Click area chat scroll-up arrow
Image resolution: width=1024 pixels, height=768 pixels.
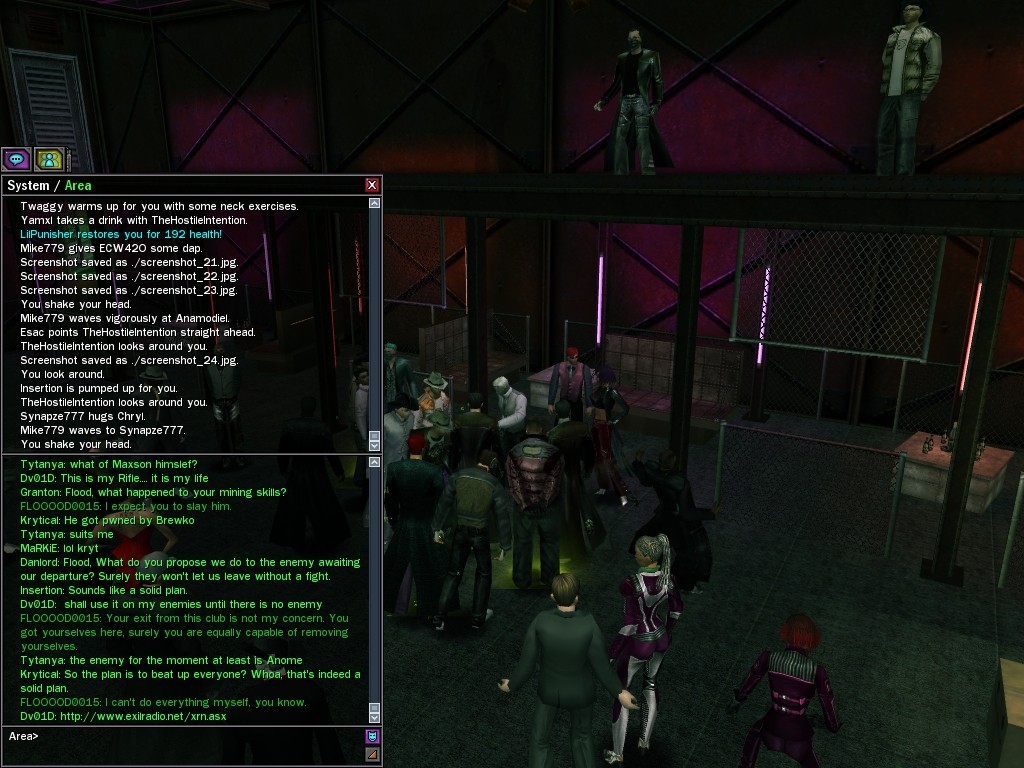click(375, 463)
